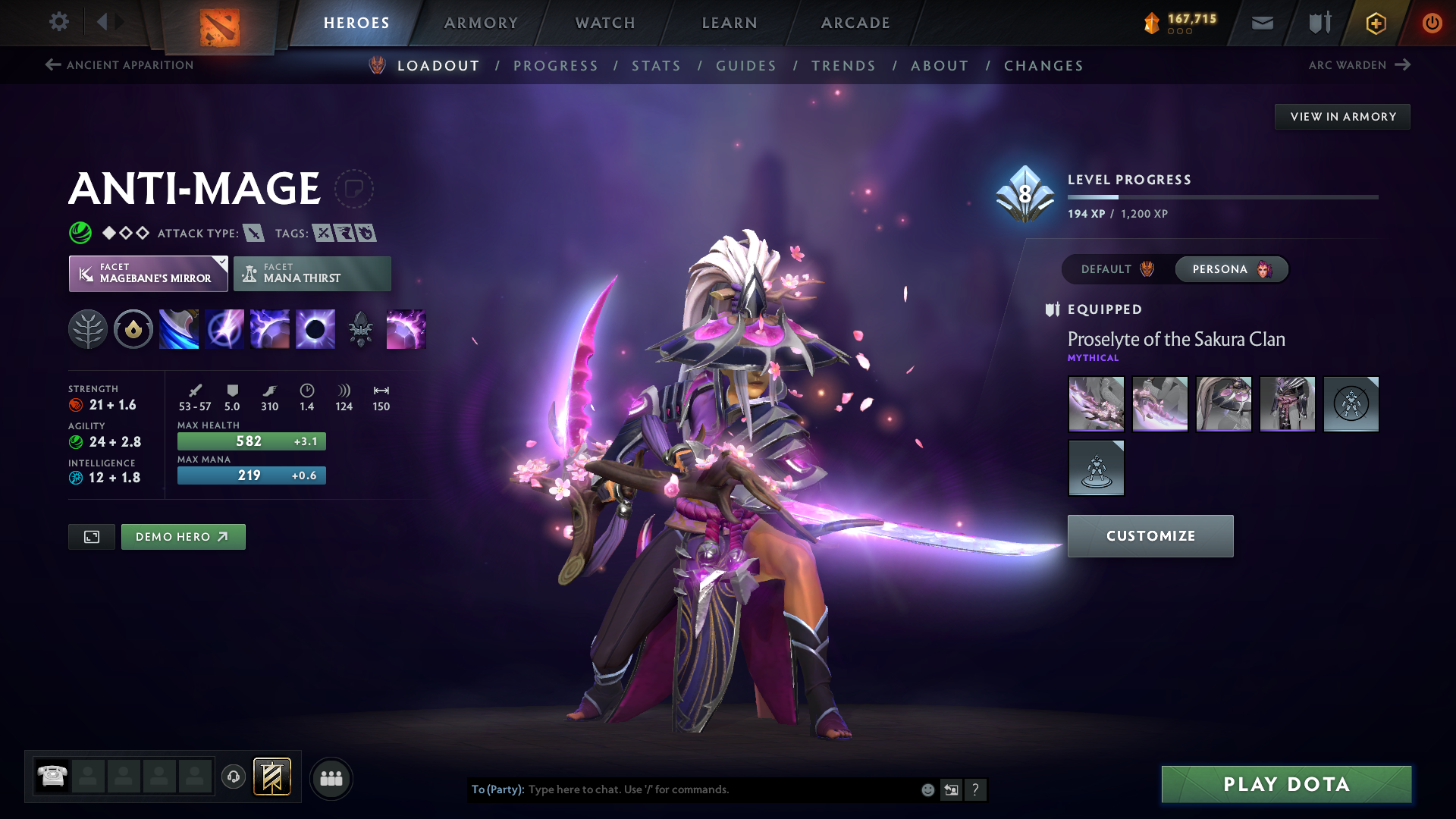Select the Mana Thirst facet option
This screenshot has height=819, width=1456.
coord(312,273)
